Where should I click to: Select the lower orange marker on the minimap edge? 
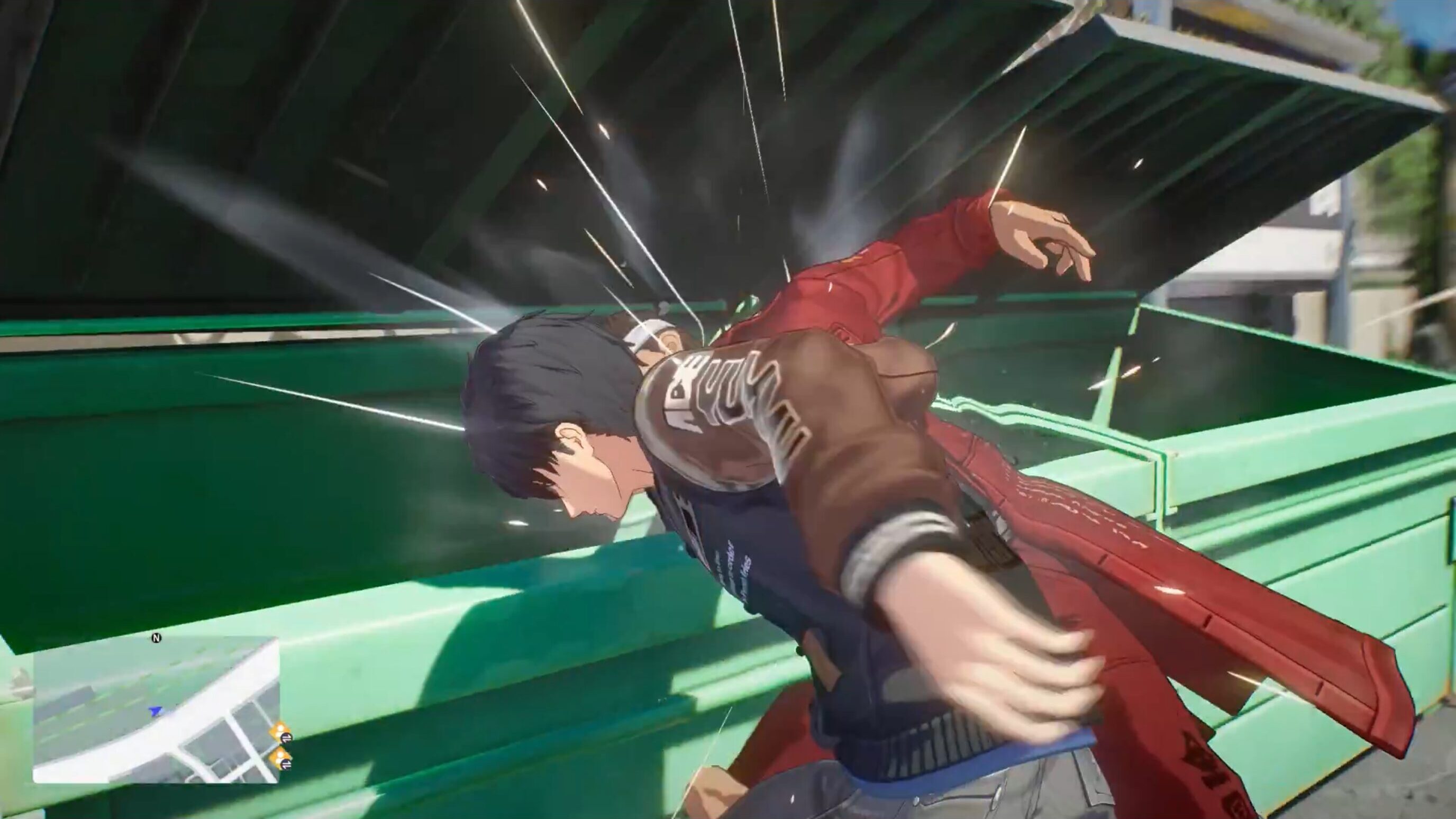[x=281, y=759]
